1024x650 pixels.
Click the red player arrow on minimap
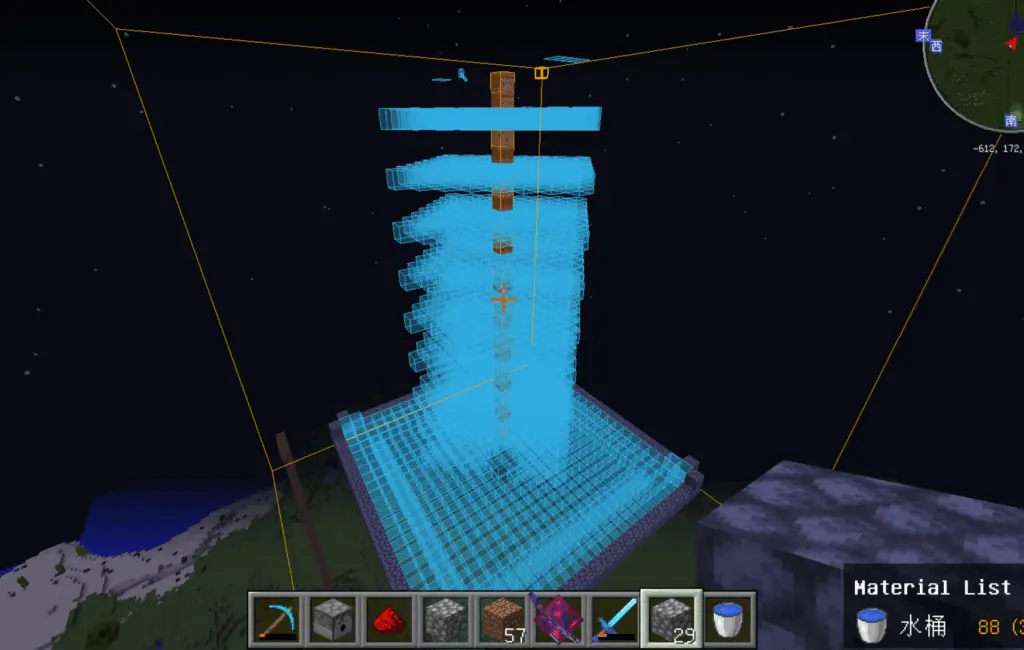pos(1012,44)
